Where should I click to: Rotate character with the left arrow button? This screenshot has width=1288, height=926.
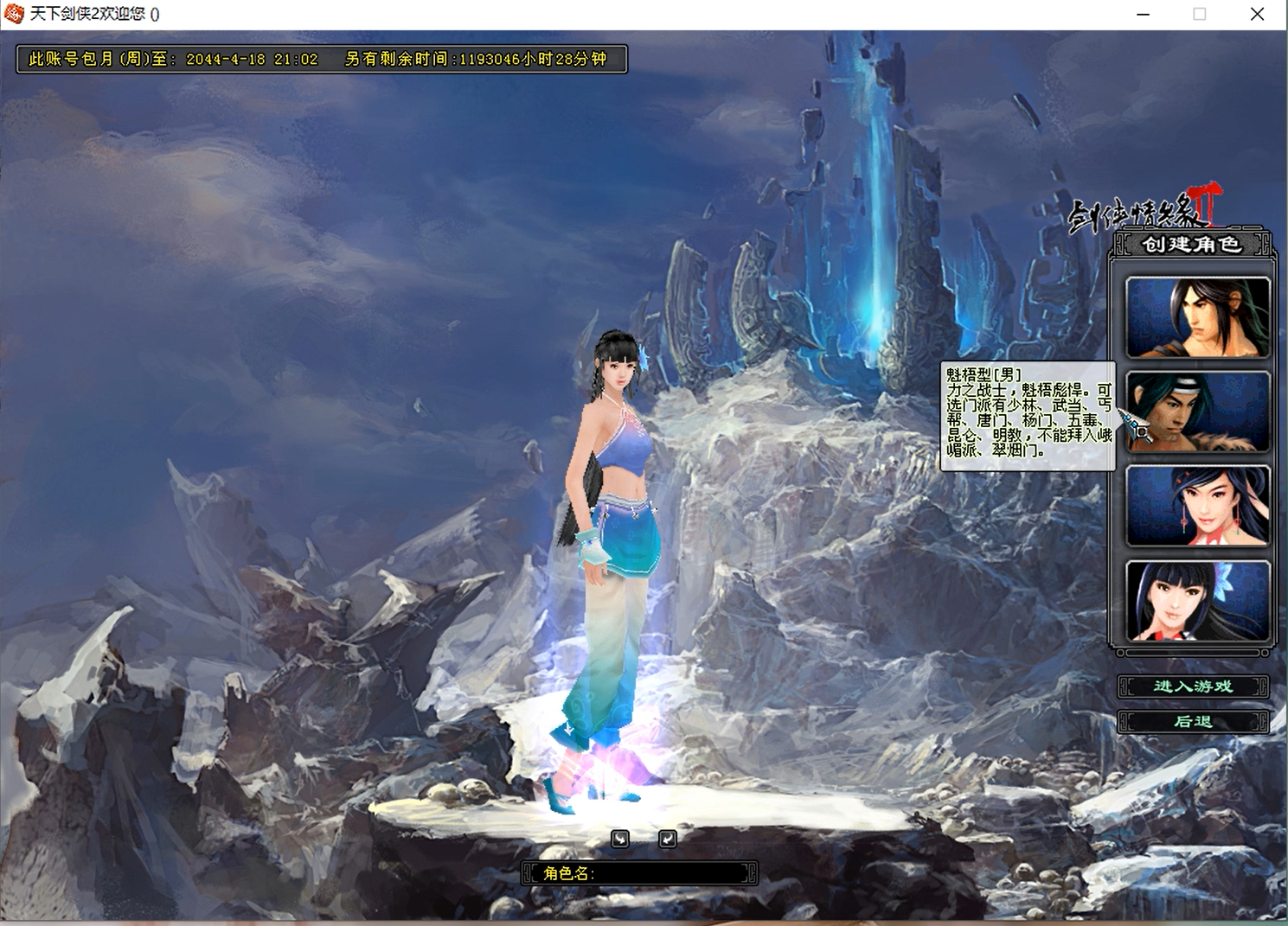click(x=619, y=839)
